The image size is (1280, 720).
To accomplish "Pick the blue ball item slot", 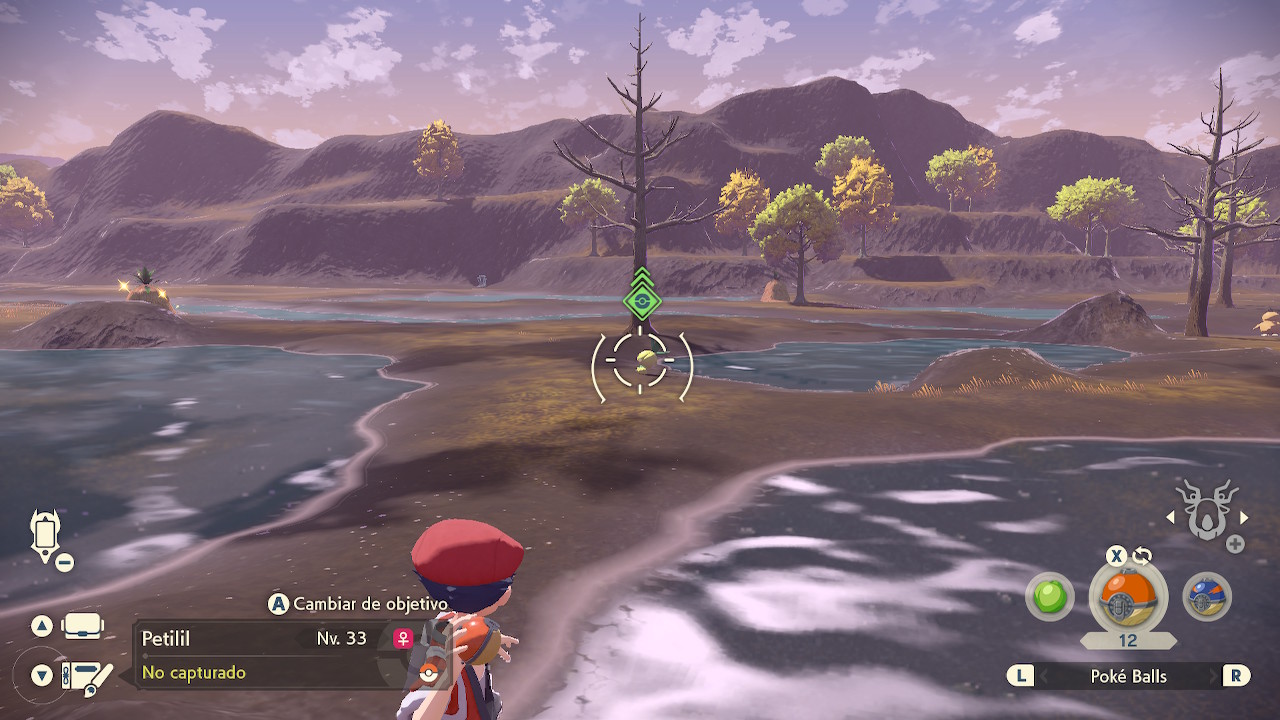I will pos(1206,598).
